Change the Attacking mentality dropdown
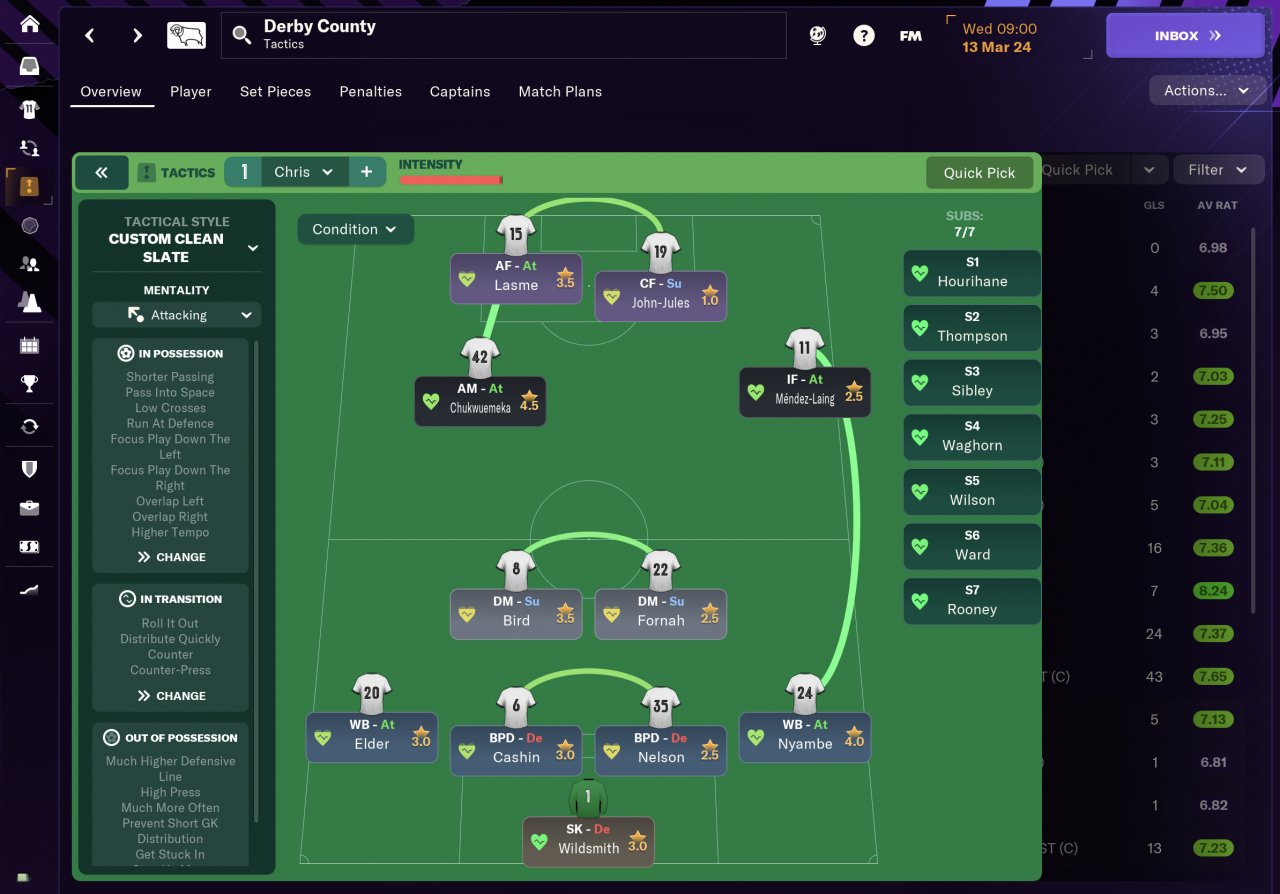Screen dimensions: 1280x894 tap(177, 315)
